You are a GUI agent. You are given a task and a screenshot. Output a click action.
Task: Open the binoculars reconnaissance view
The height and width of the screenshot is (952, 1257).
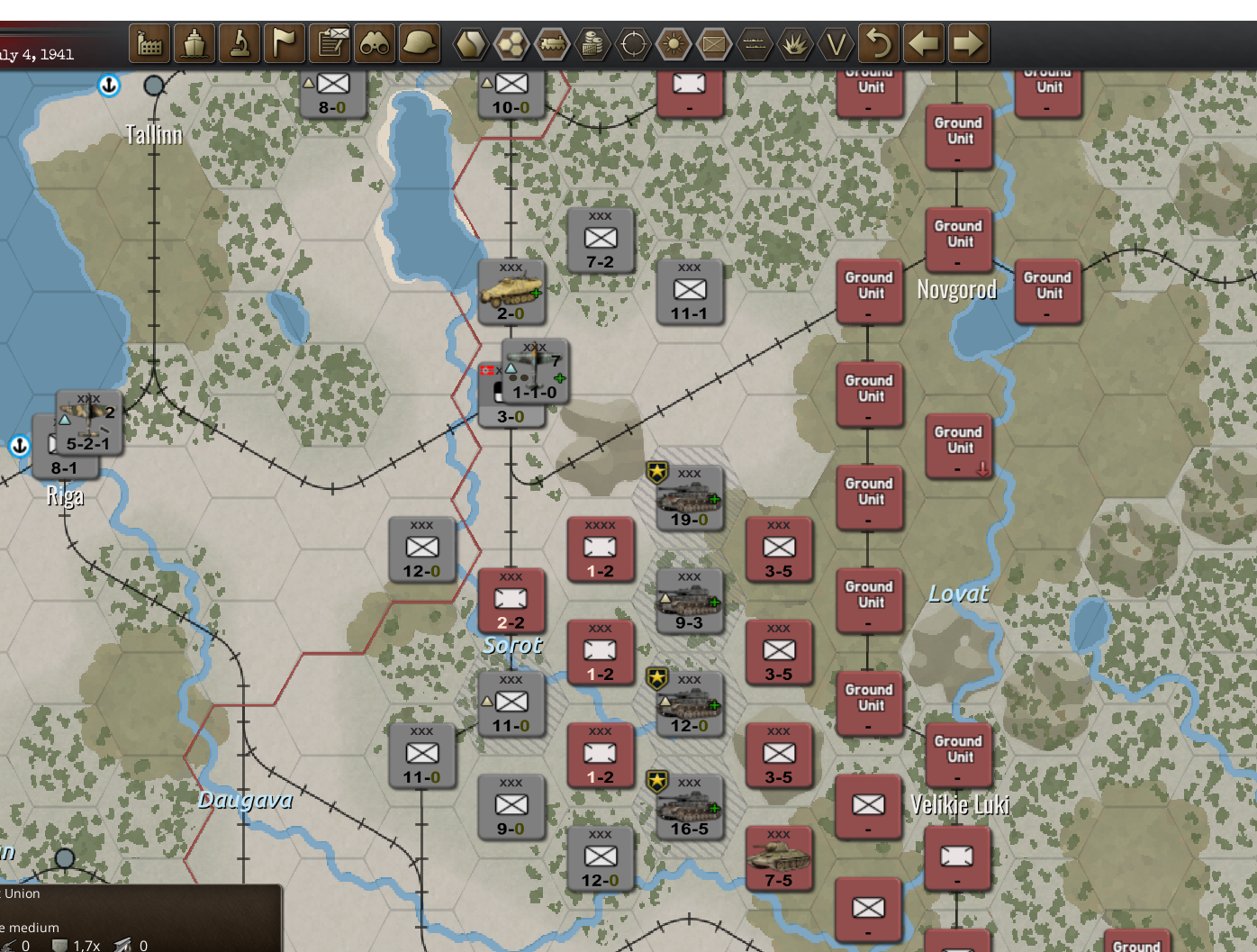click(x=375, y=42)
